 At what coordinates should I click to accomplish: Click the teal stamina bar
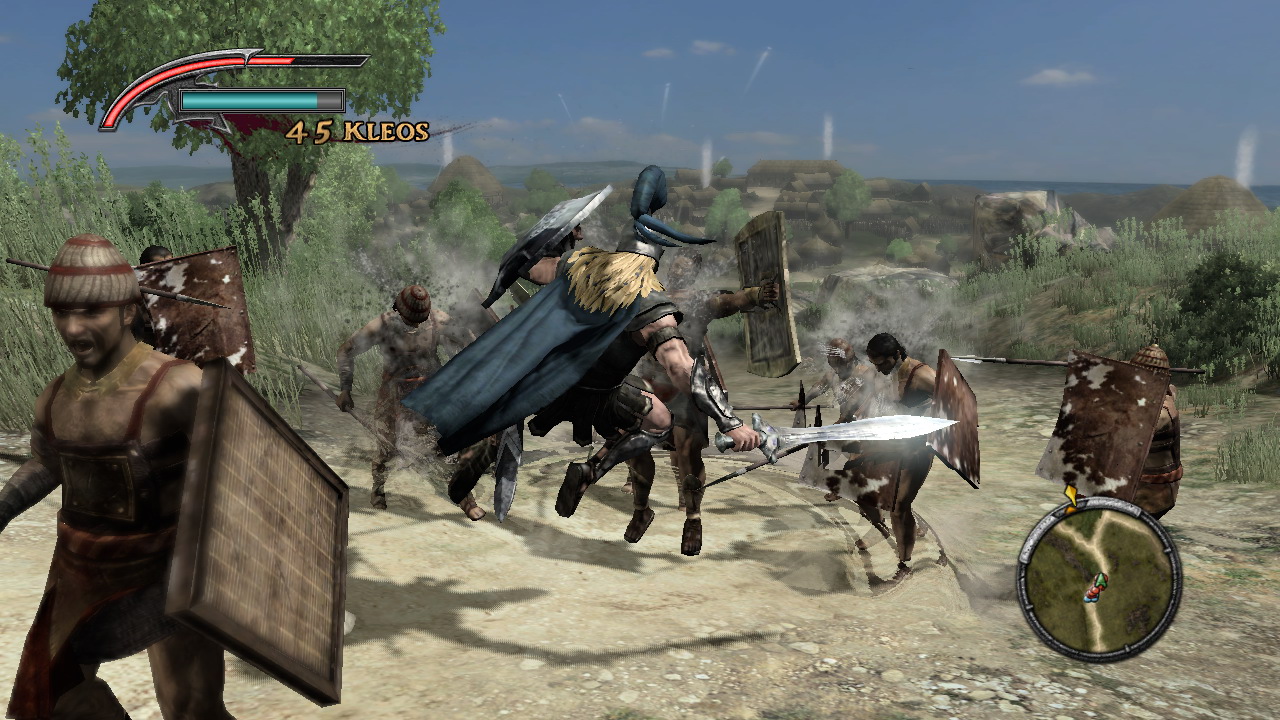point(250,100)
